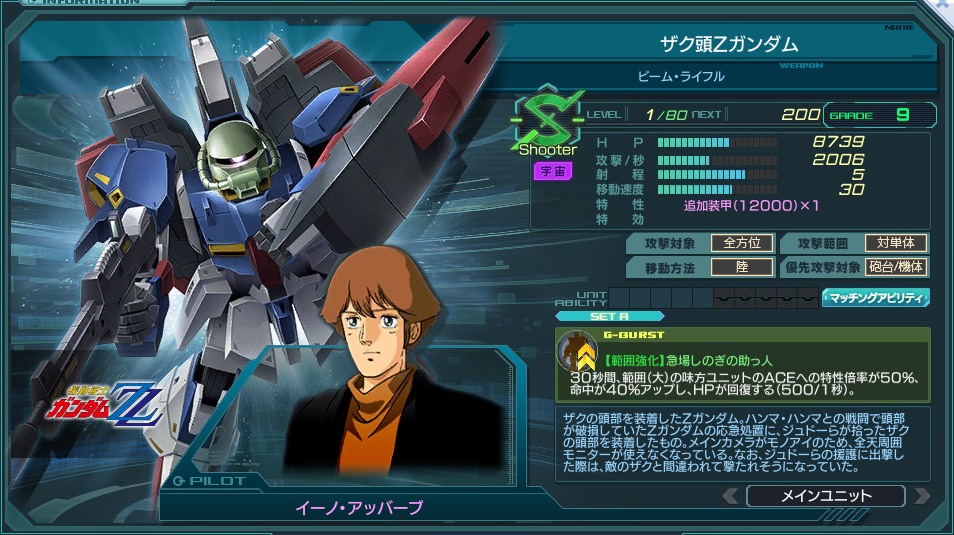Close the information window with the corner X

tap(943, 6)
